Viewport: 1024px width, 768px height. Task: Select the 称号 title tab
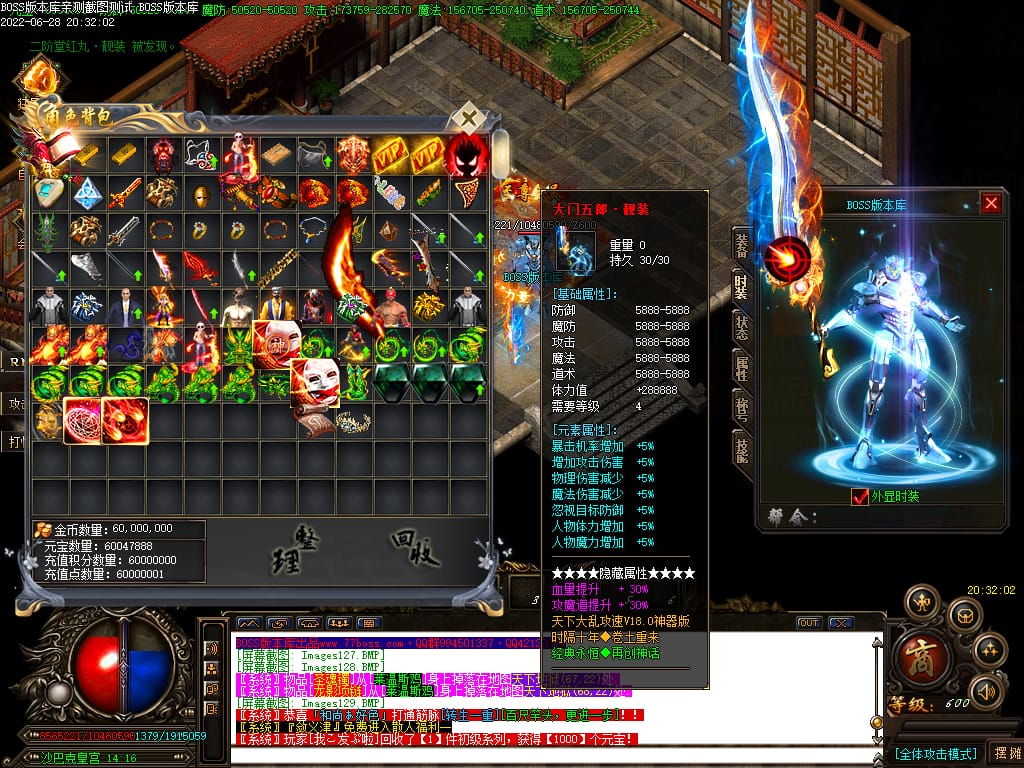(x=741, y=411)
